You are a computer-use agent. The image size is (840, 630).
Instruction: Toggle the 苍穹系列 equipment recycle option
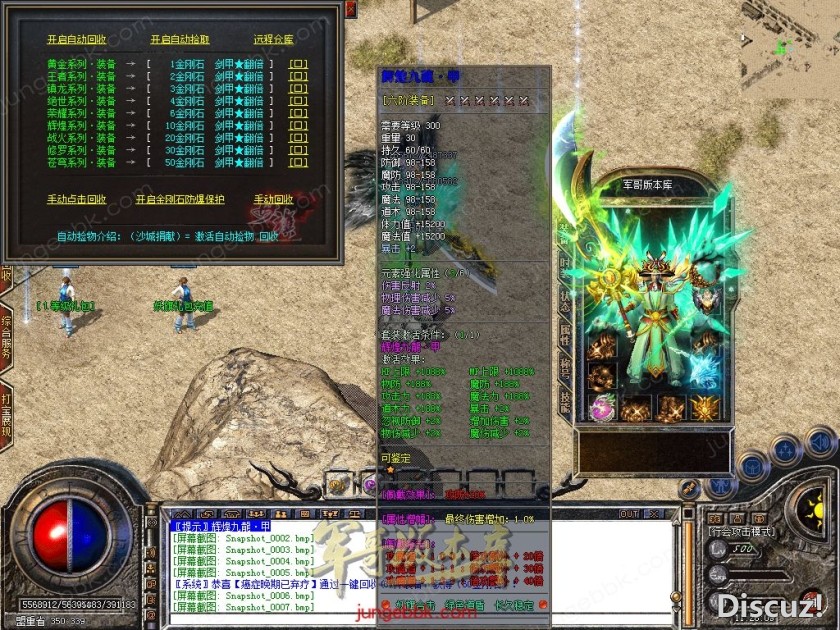(299, 162)
